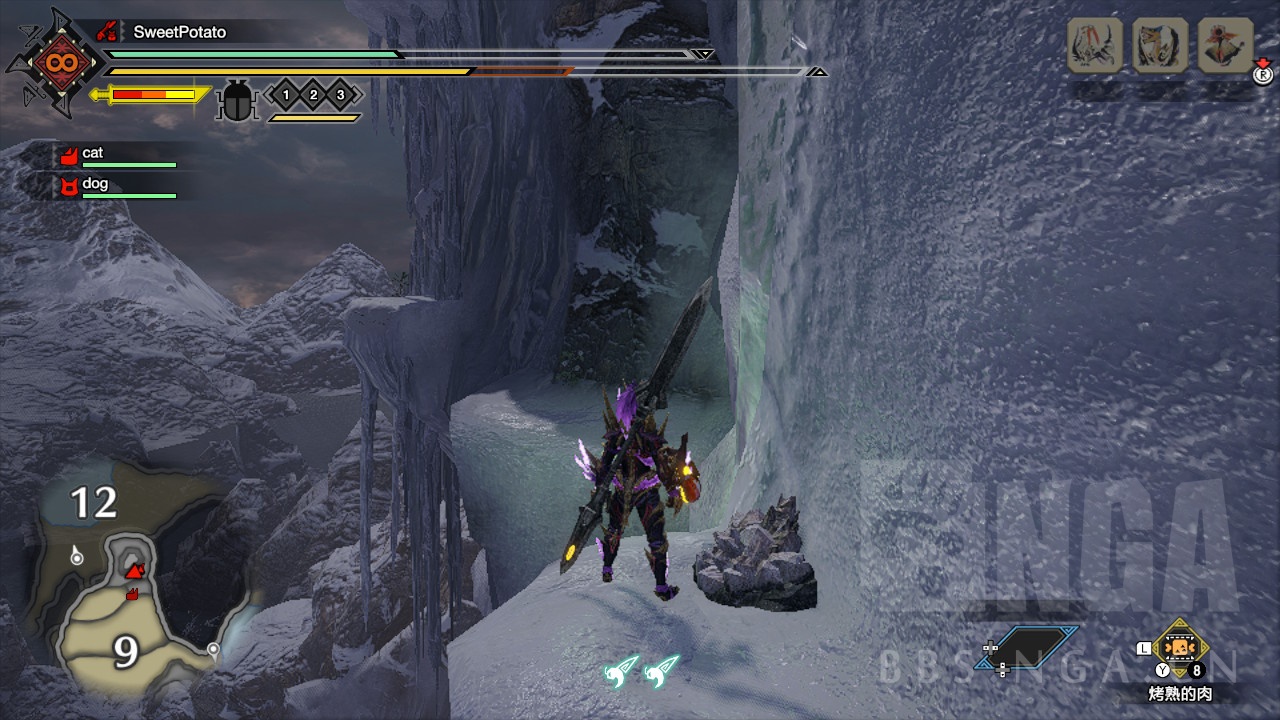This screenshot has width=1280, height=720.
Task: Use the well-done steak item slot
Action: click(x=1180, y=650)
